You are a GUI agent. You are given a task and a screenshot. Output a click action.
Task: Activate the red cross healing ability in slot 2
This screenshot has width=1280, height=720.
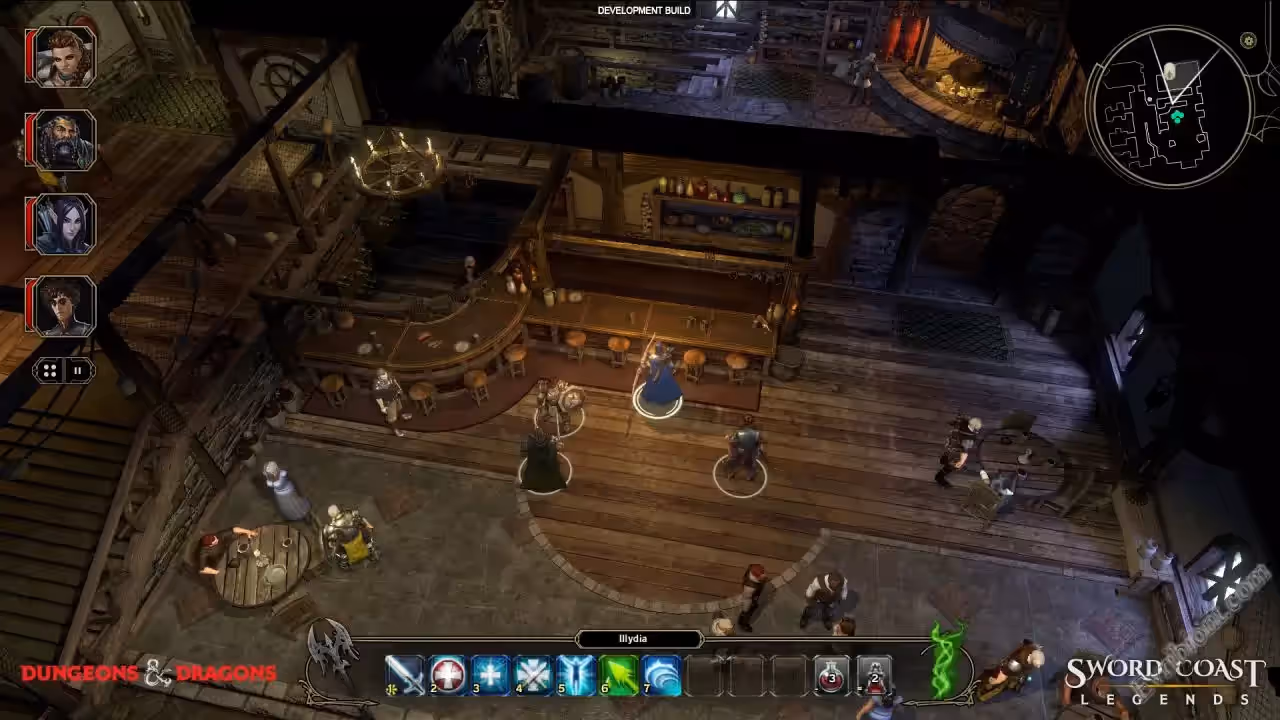448,676
